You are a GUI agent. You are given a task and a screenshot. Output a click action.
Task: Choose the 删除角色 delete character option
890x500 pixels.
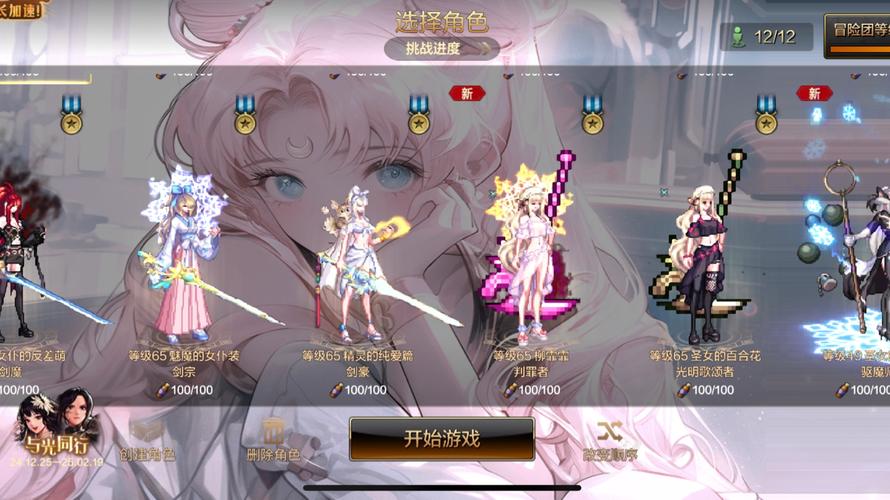[273, 440]
